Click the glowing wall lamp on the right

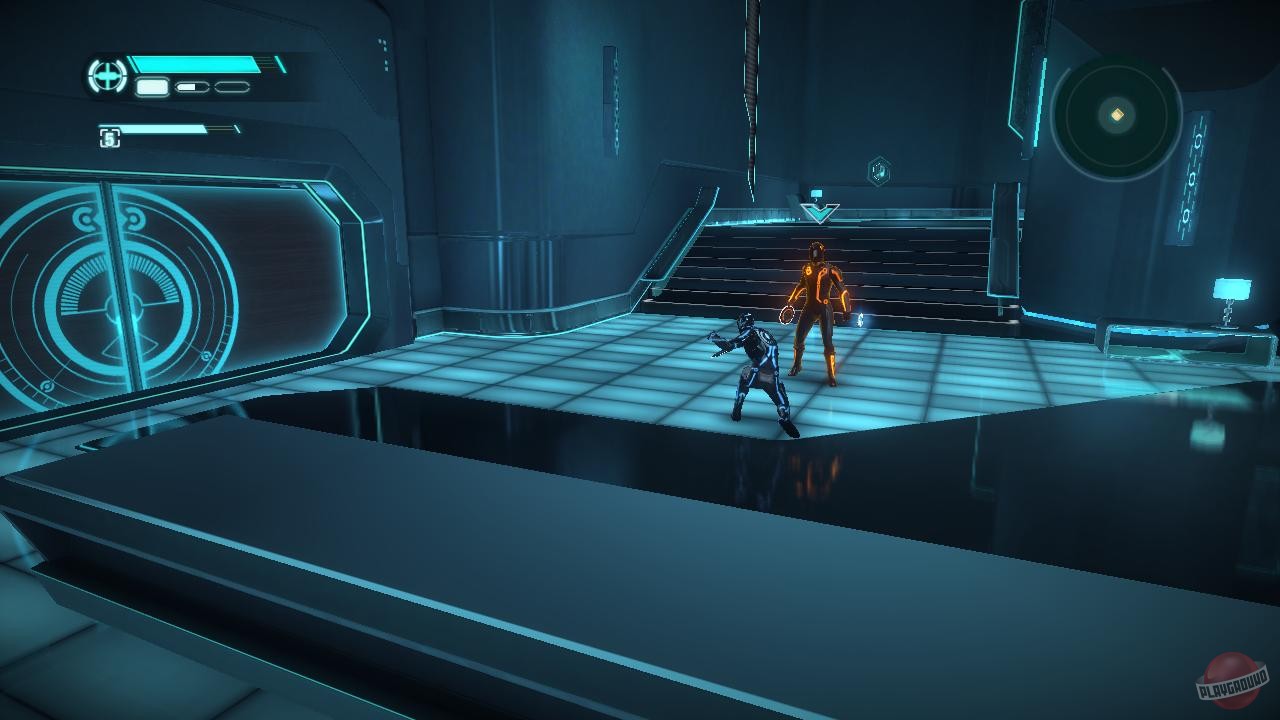[1231, 290]
